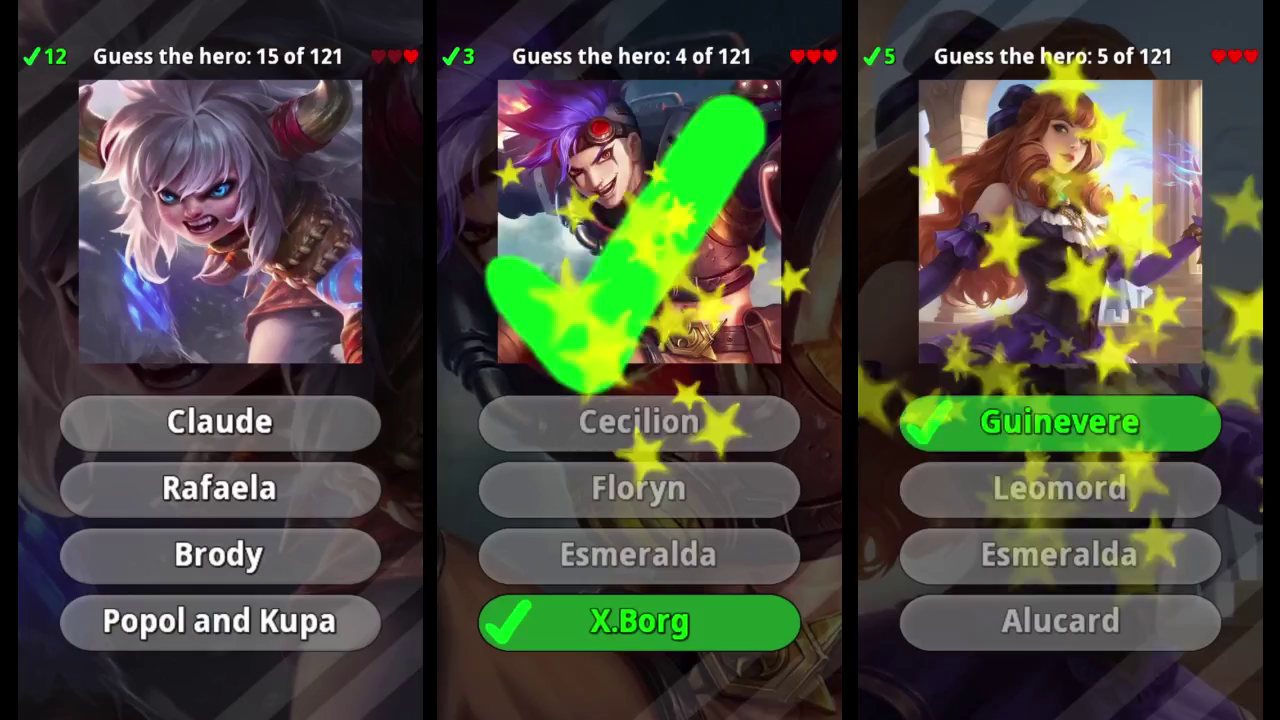
Task: Select the Rafaela answer option
Action: point(220,489)
